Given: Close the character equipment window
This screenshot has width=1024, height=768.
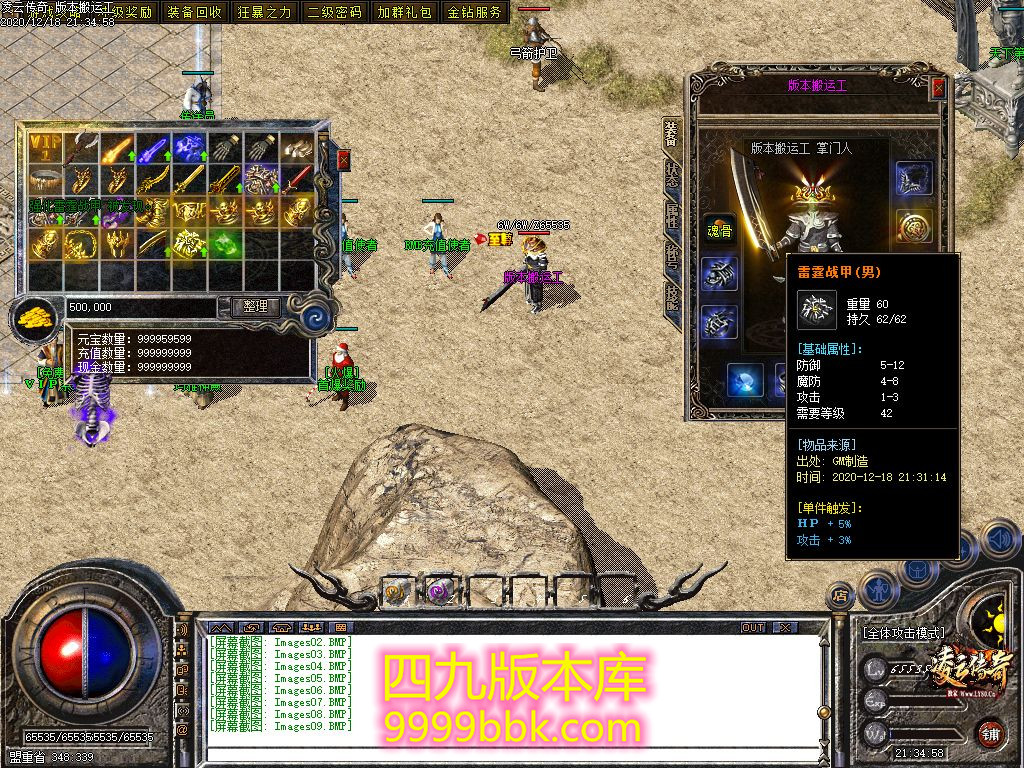Looking at the screenshot, I should click(x=938, y=88).
